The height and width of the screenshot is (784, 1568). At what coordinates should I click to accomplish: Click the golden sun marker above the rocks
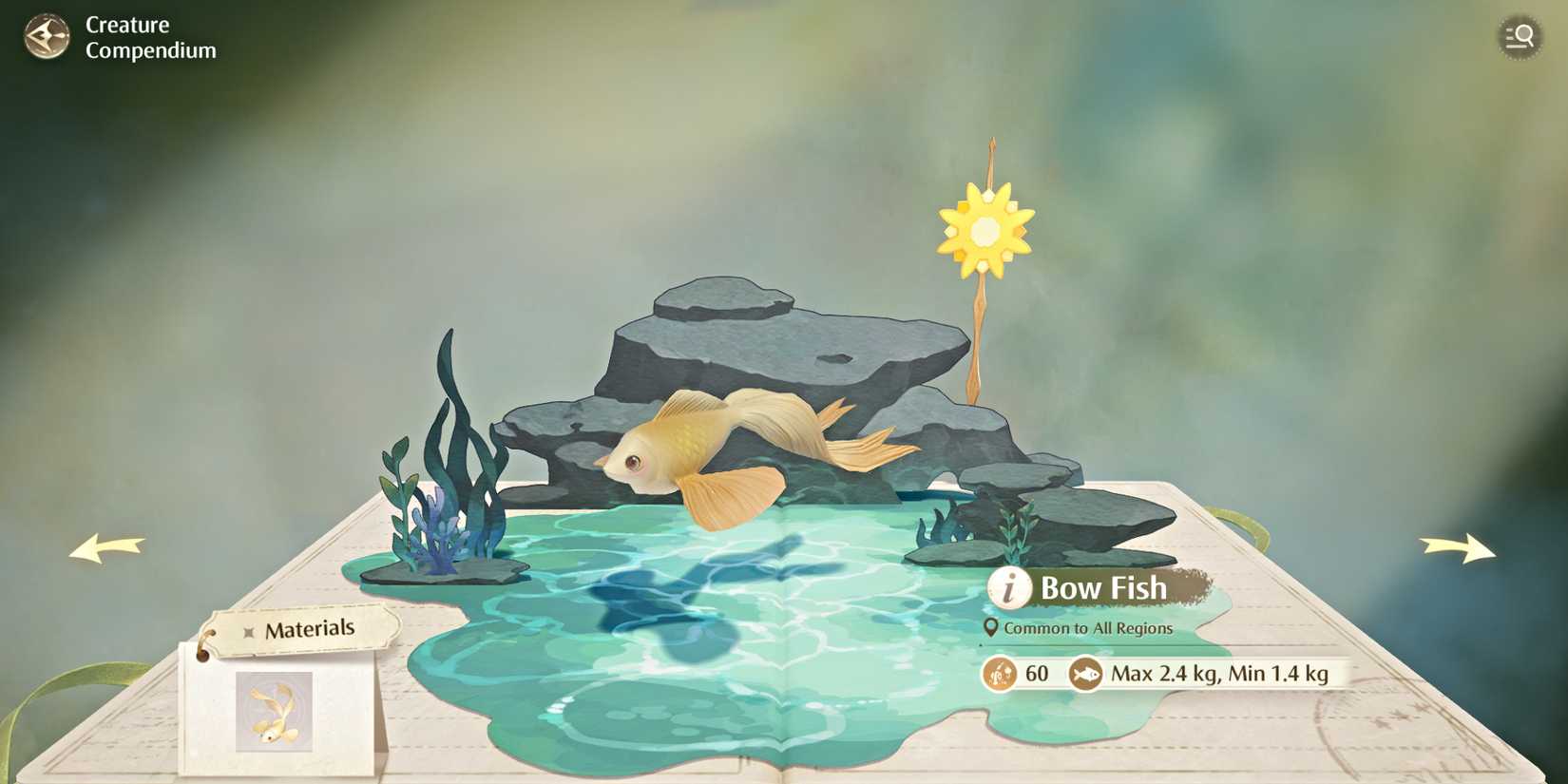click(x=985, y=230)
